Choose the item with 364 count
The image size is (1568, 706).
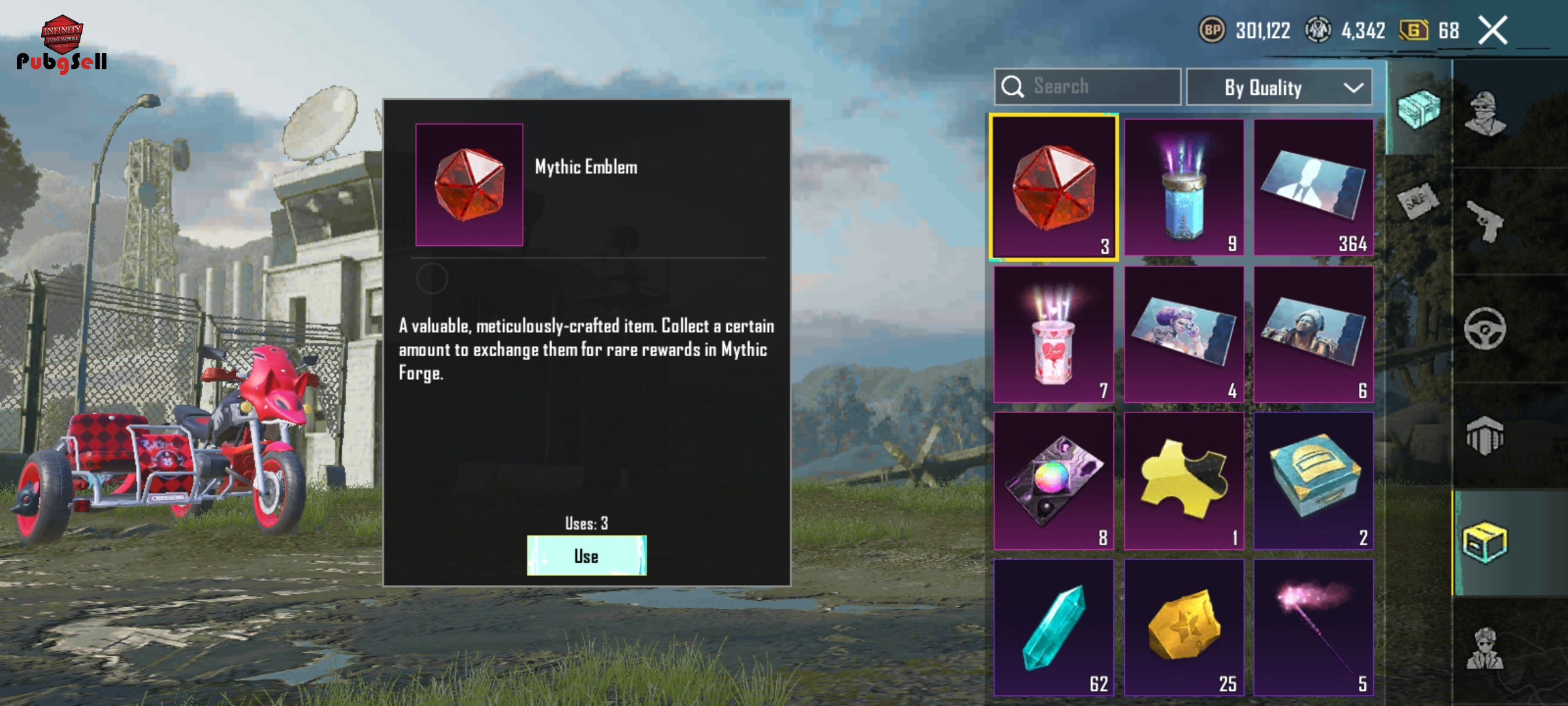click(x=1313, y=188)
